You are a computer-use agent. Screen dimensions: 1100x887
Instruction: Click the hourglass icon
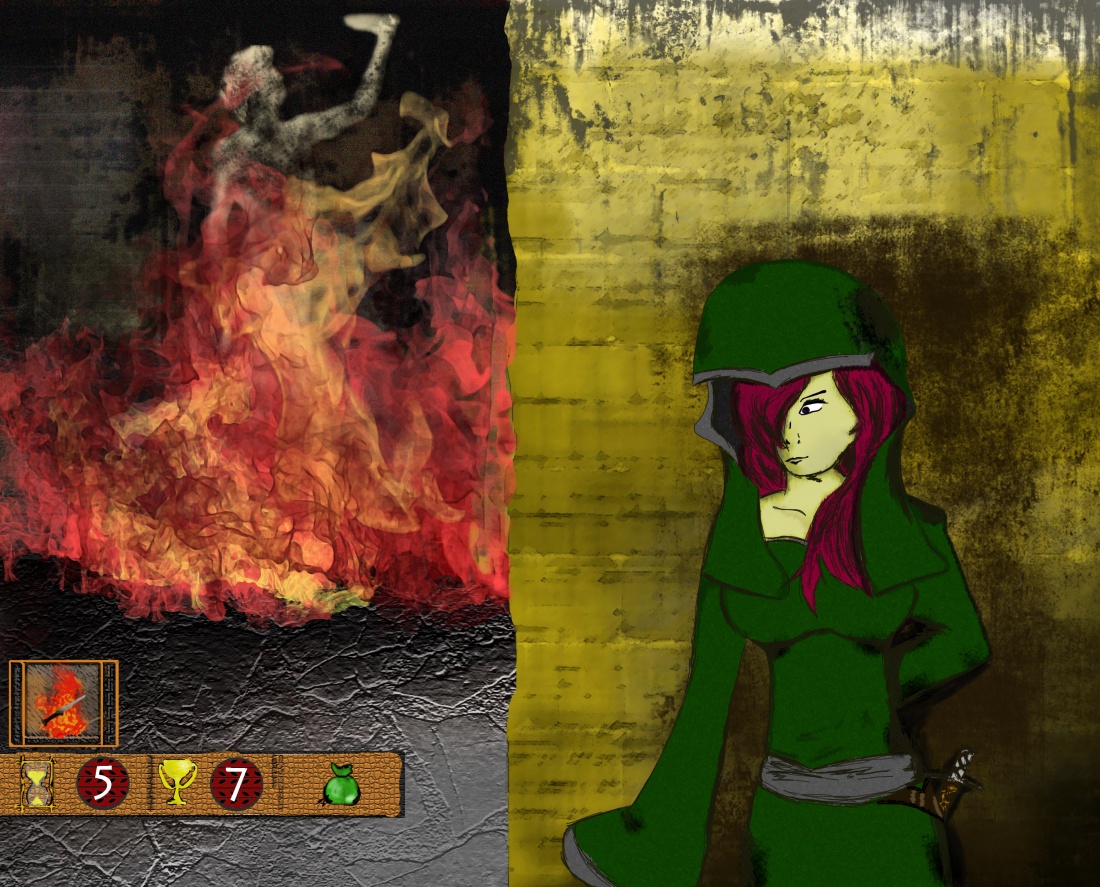tap(38, 784)
